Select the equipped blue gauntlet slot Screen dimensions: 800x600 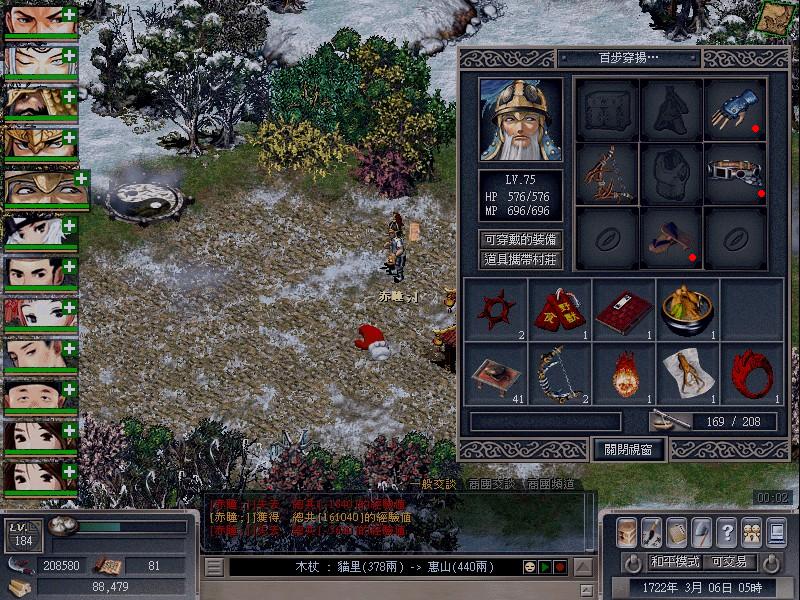point(735,110)
